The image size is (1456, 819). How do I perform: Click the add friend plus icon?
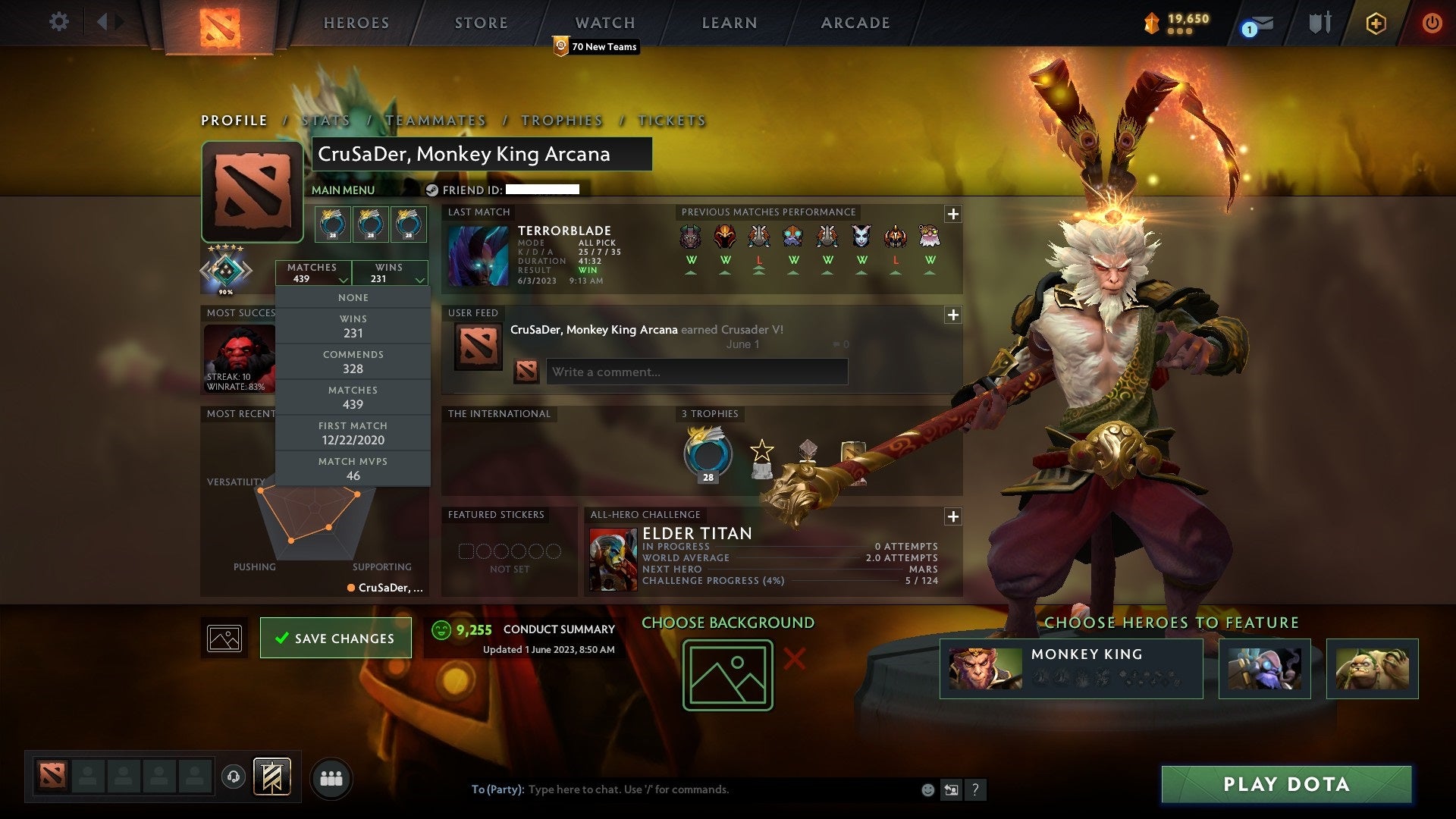coord(1375,23)
